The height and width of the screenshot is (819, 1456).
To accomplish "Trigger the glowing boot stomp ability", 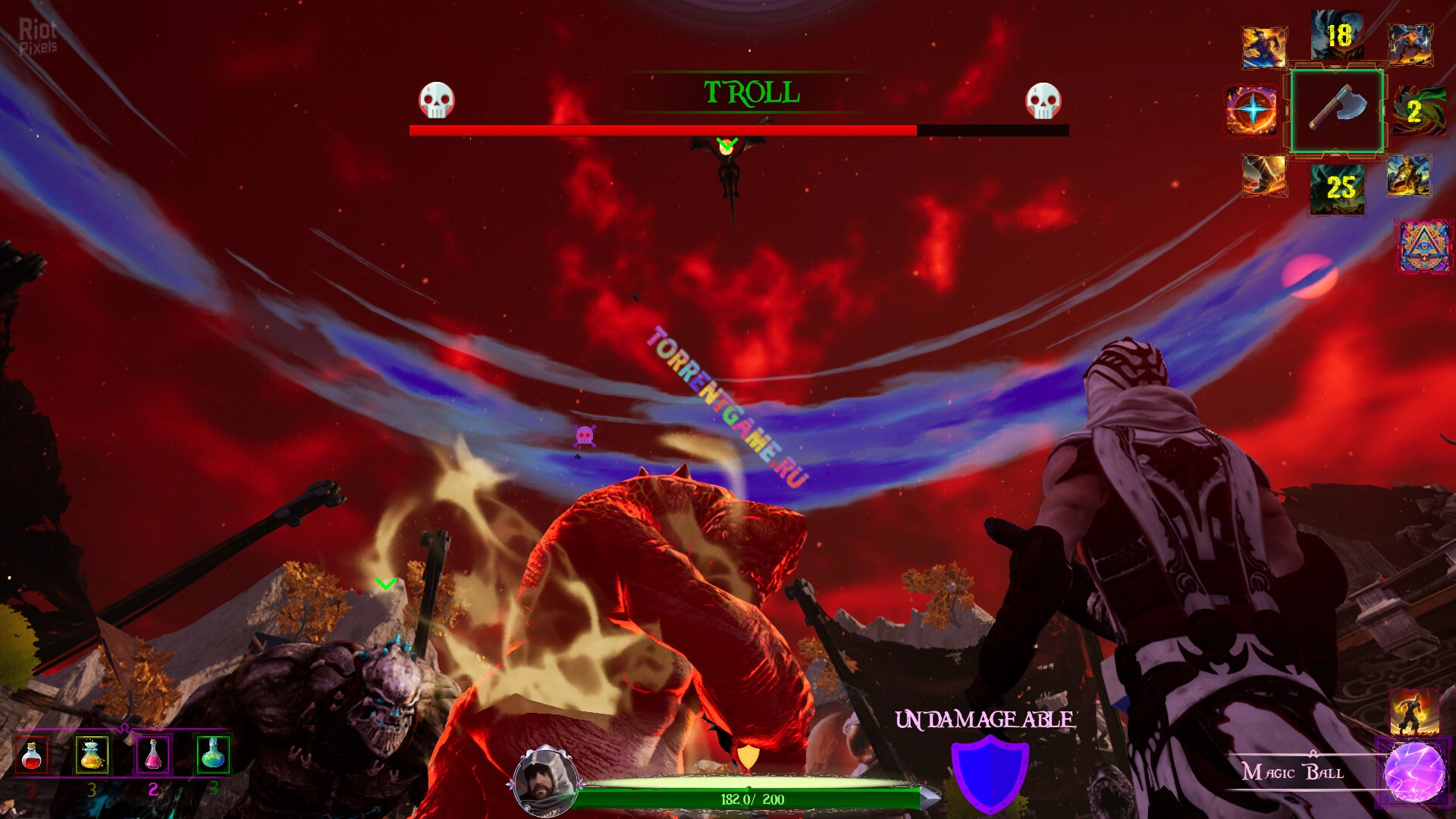I will pos(1264,176).
